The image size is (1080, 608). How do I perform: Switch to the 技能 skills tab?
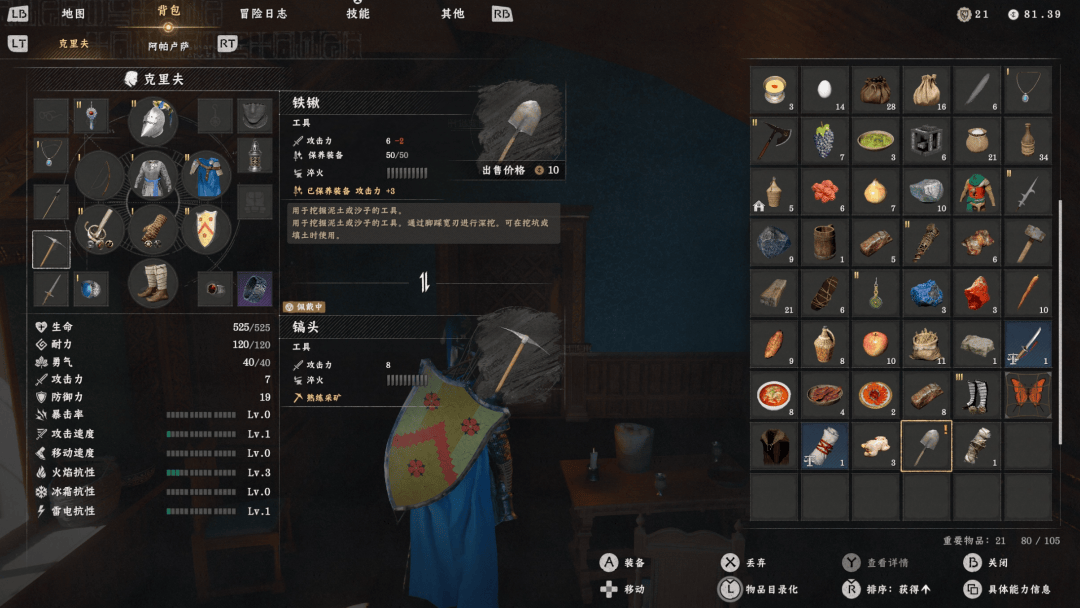pos(357,14)
